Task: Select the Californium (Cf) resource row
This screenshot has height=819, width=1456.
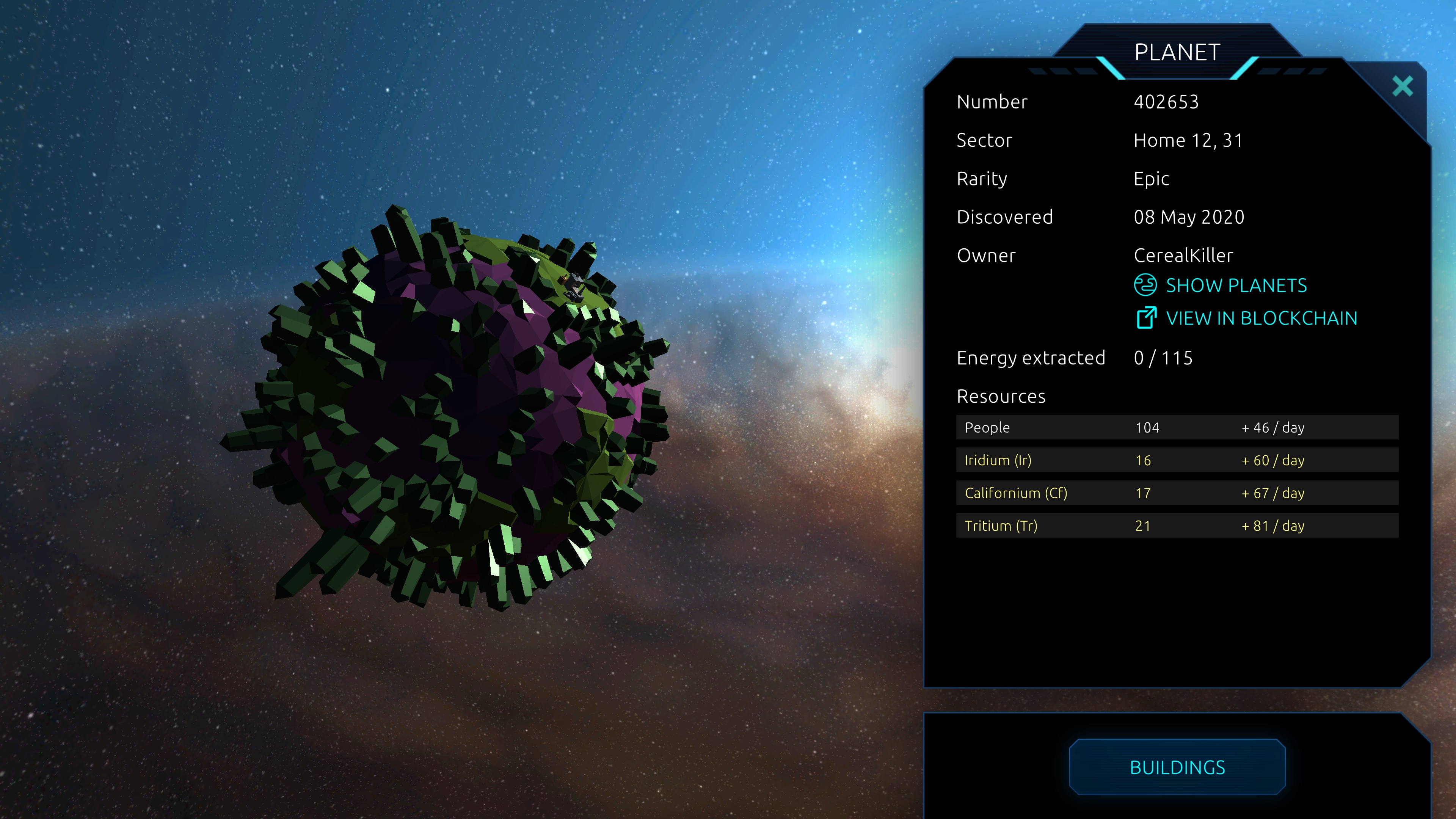Action: click(x=1177, y=493)
